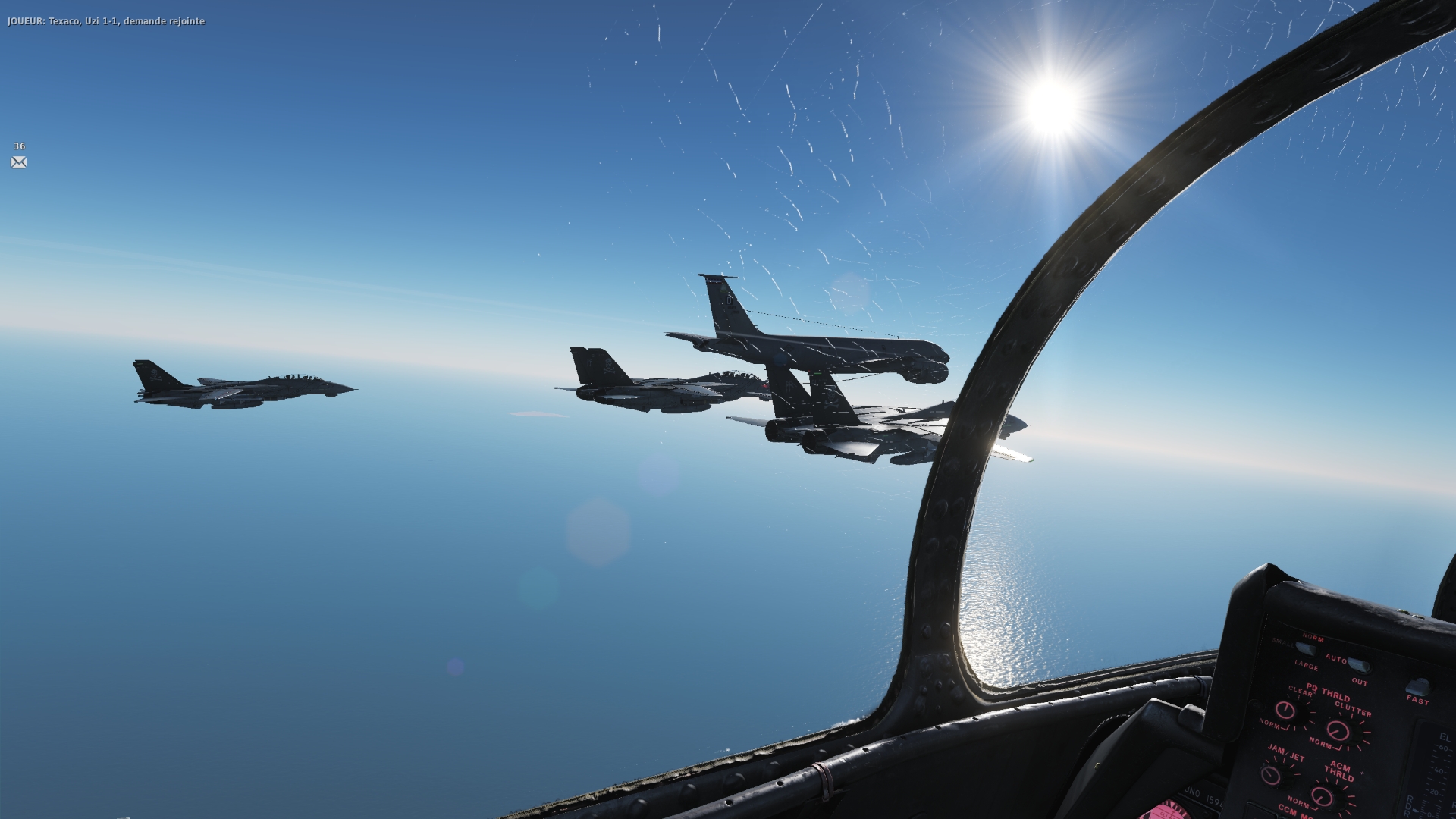Adjust the PD THRLD CLUTTER knob
Screen dimensions: 1456x819
(x=1338, y=731)
